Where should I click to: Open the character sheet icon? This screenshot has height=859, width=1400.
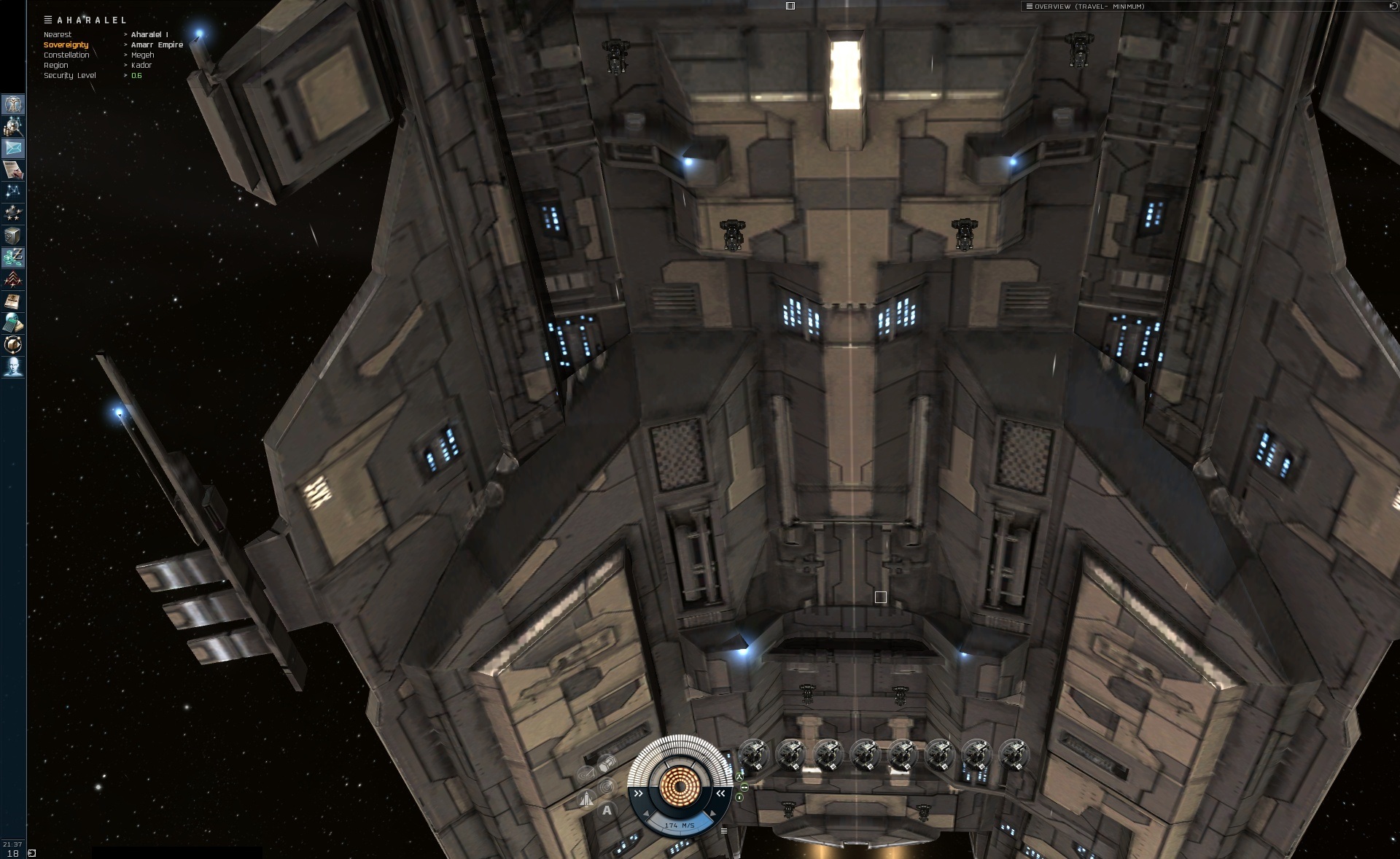click(13, 104)
